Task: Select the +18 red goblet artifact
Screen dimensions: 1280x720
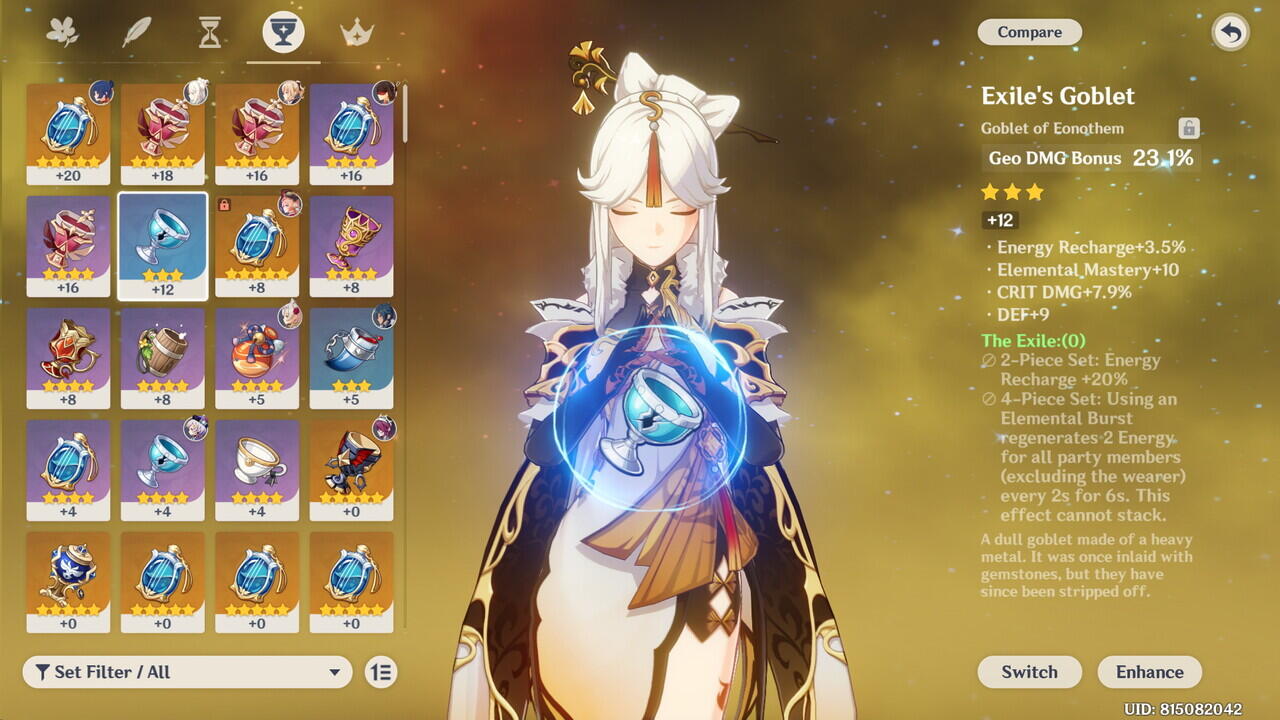Action: point(162,133)
